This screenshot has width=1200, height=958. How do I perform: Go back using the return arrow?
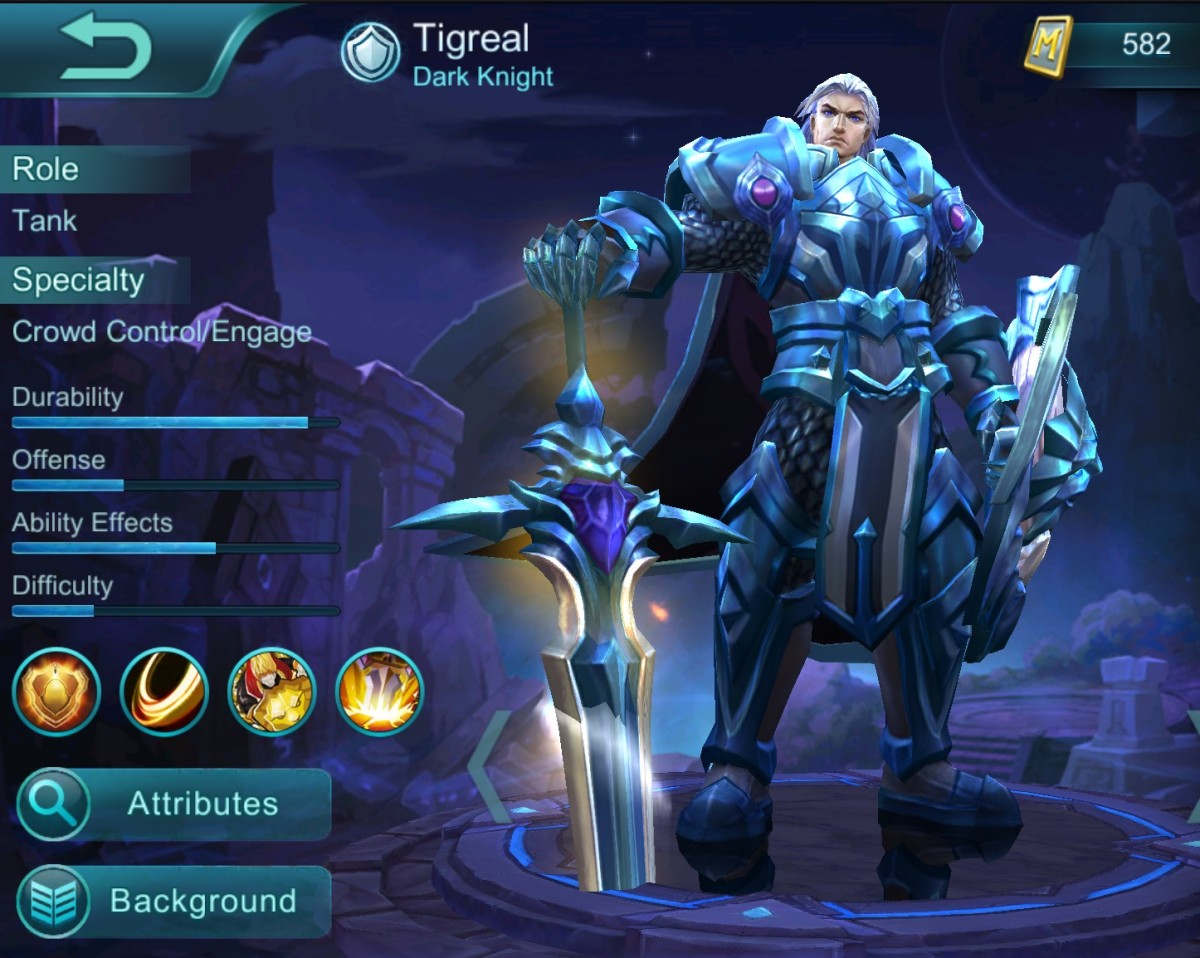coord(106,47)
